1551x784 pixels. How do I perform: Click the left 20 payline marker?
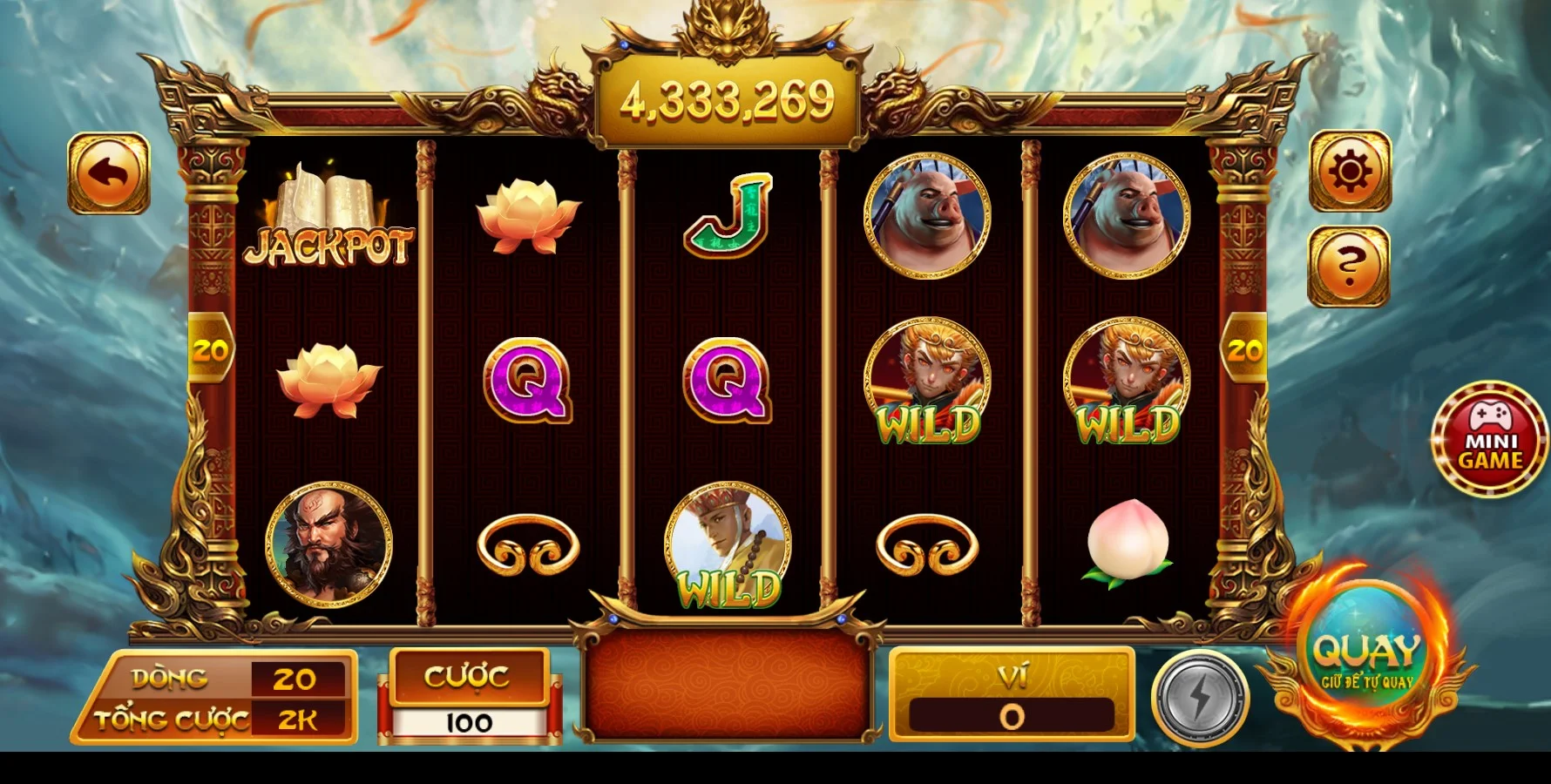click(x=210, y=350)
